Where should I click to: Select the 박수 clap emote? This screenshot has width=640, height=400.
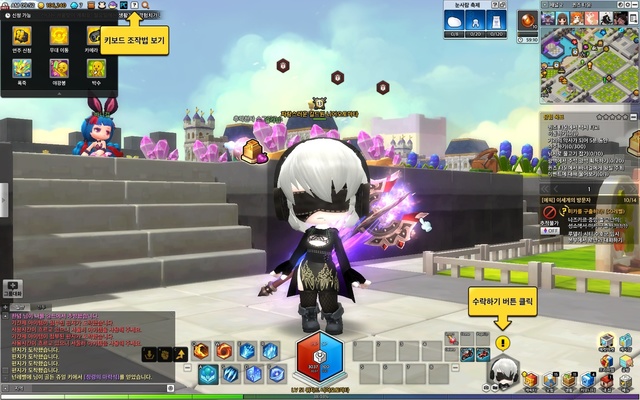click(96, 70)
